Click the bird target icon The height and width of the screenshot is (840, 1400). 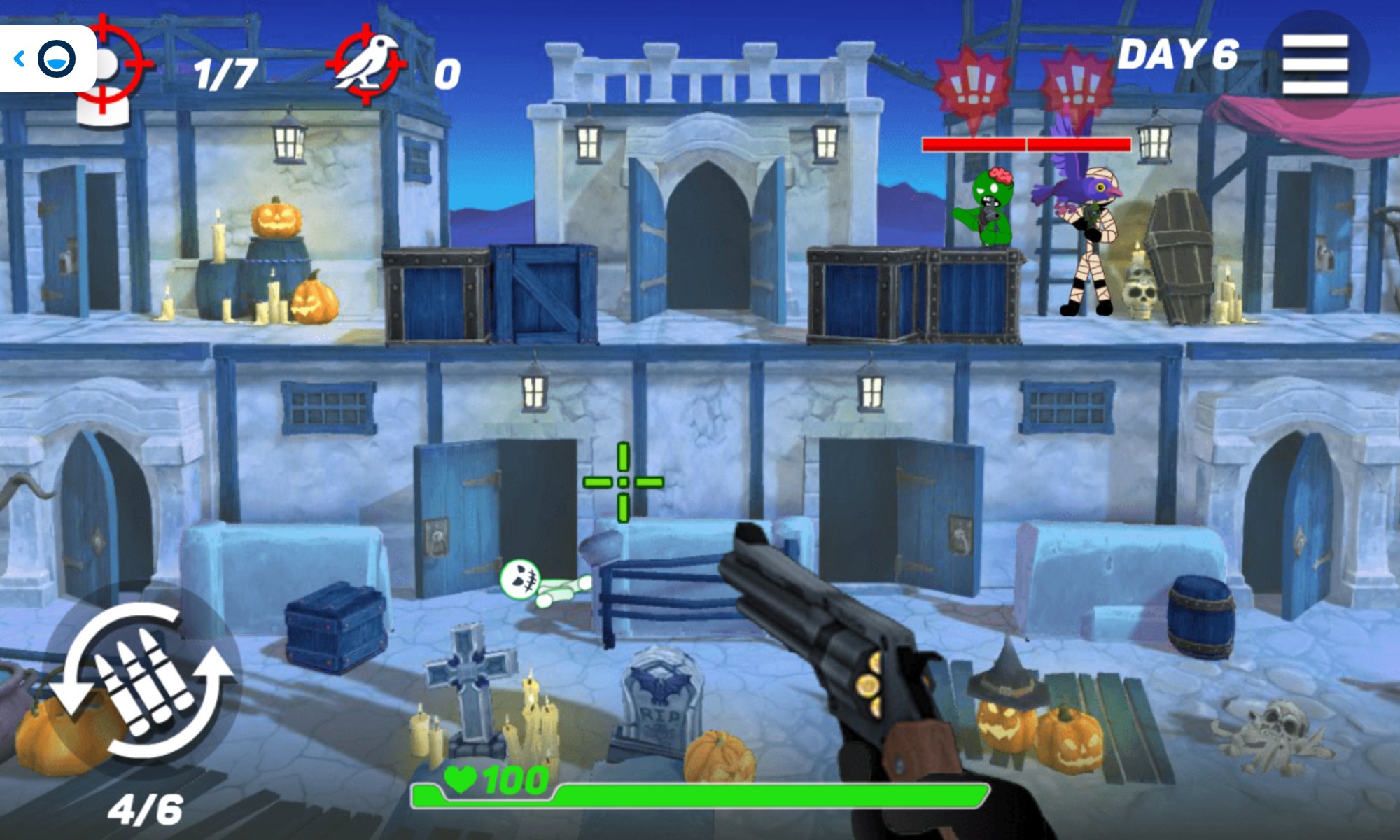[367, 63]
